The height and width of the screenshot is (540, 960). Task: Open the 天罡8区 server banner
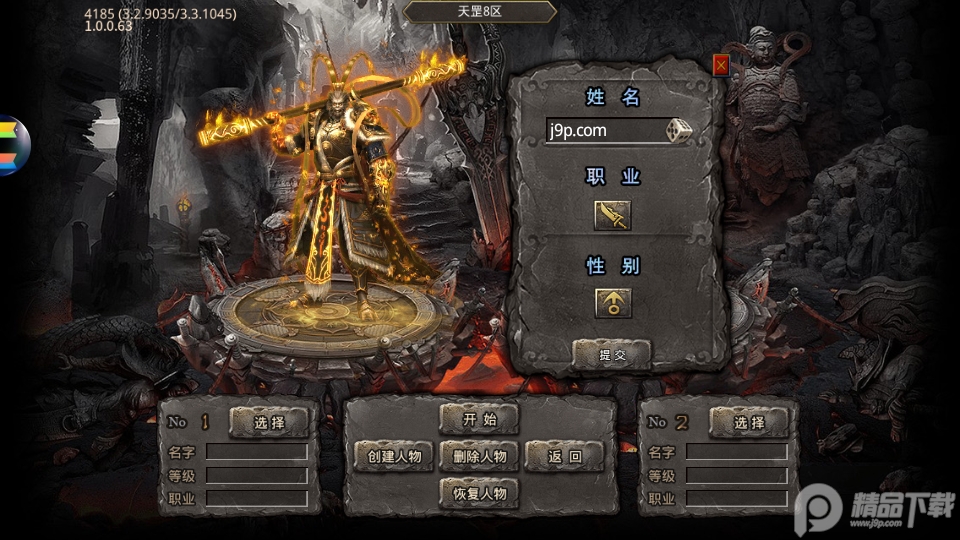point(480,11)
